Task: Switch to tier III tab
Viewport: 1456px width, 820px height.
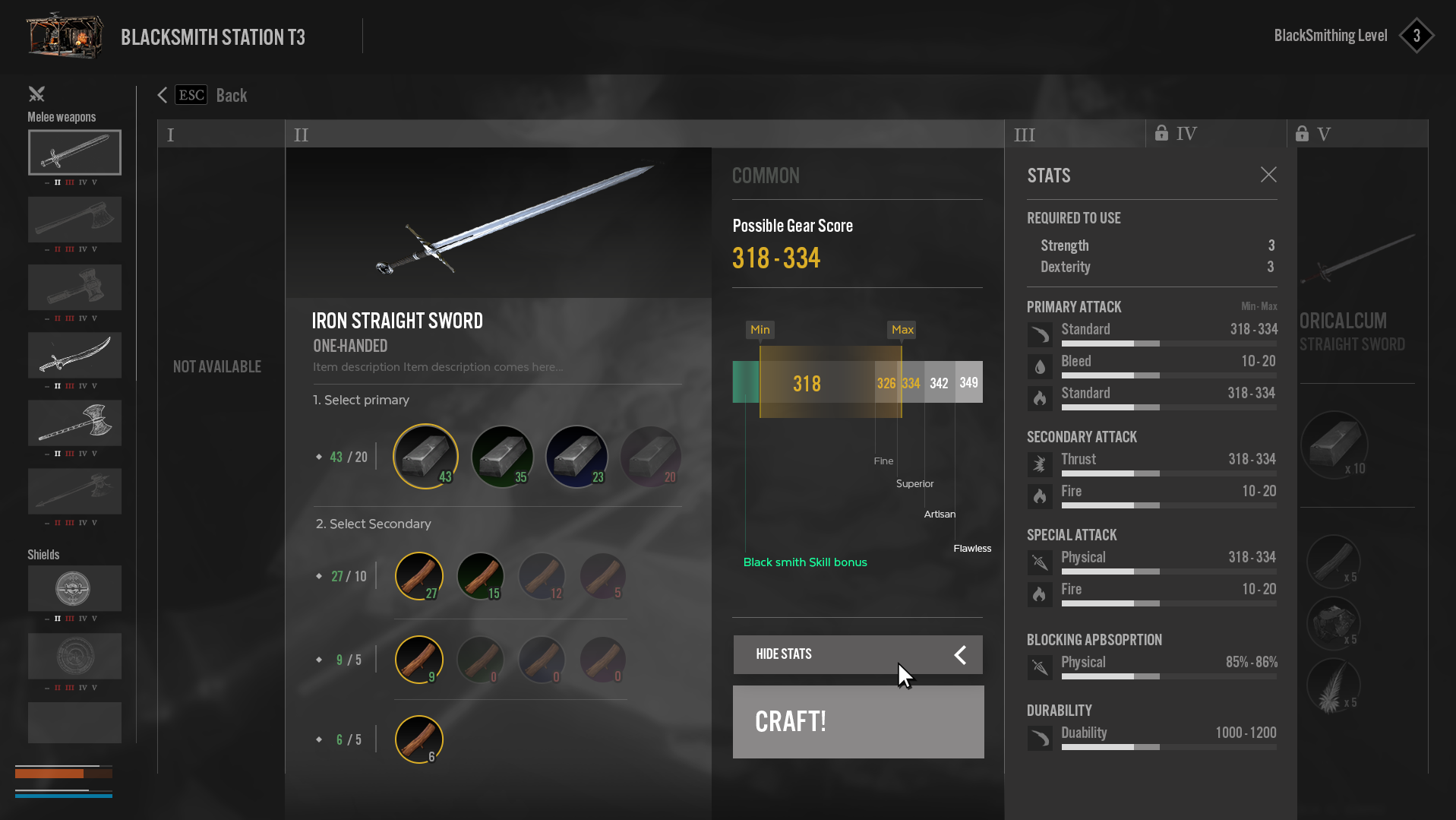Action: point(1073,135)
